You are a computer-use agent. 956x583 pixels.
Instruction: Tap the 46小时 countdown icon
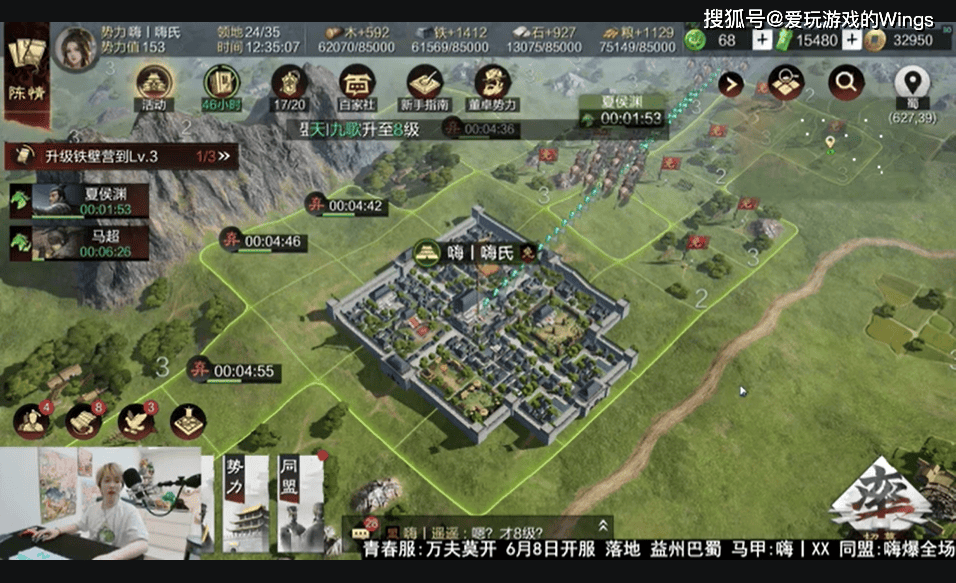click(219, 85)
